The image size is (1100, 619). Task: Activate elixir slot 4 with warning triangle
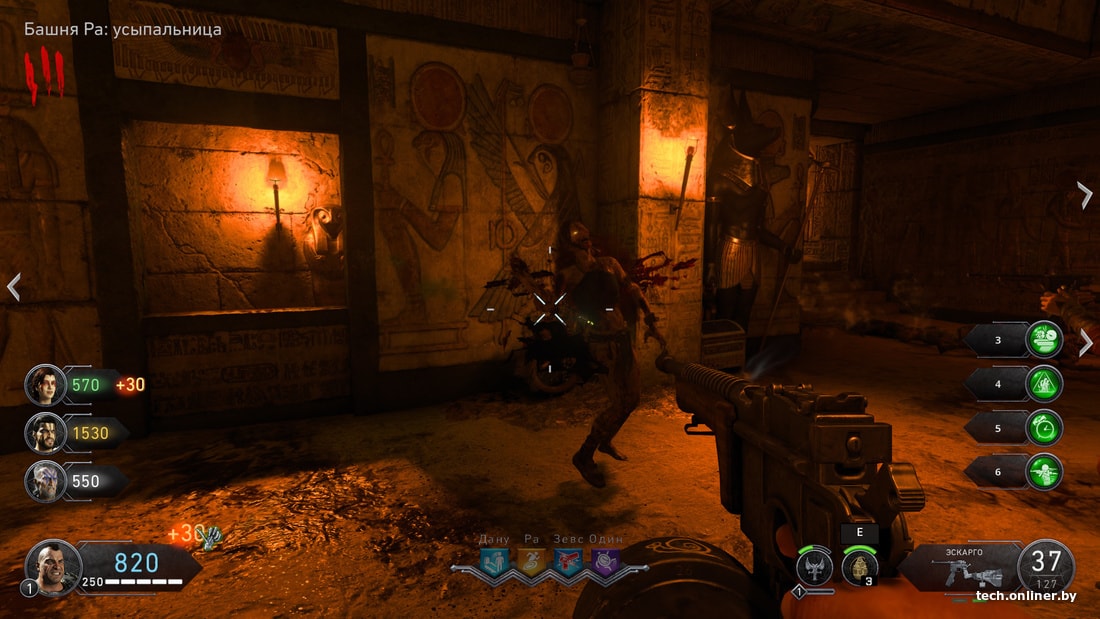(x=1044, y=384)
